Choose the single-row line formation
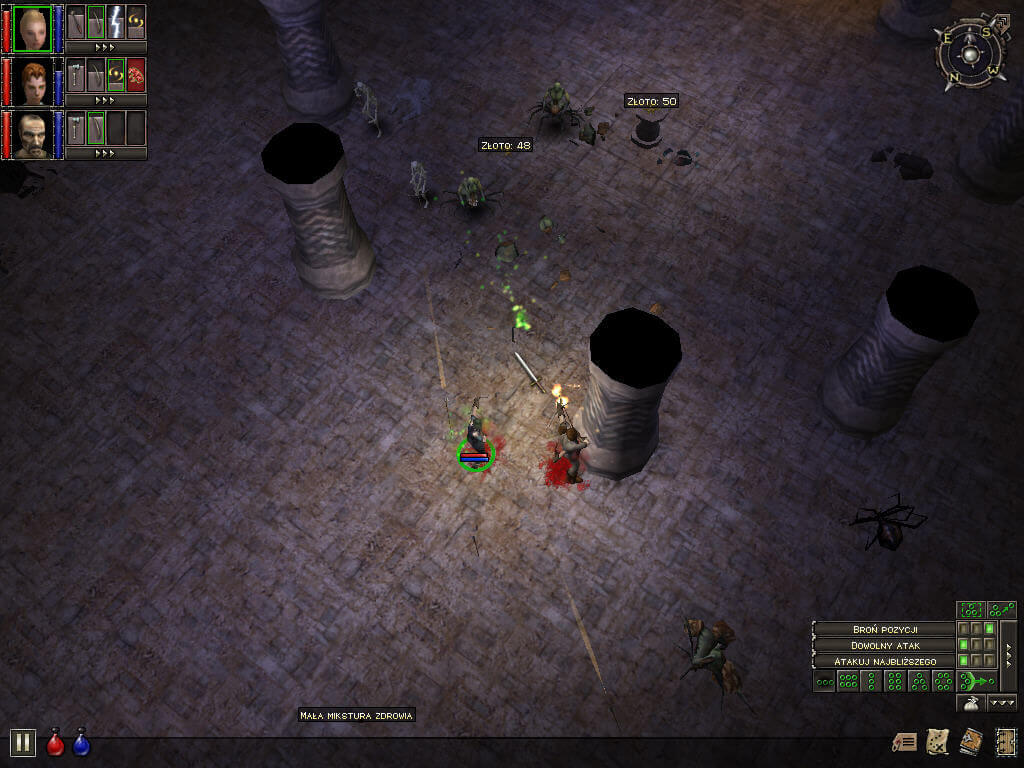Image resolution: width=1024 pixels, height=768 pixels. 825,682
